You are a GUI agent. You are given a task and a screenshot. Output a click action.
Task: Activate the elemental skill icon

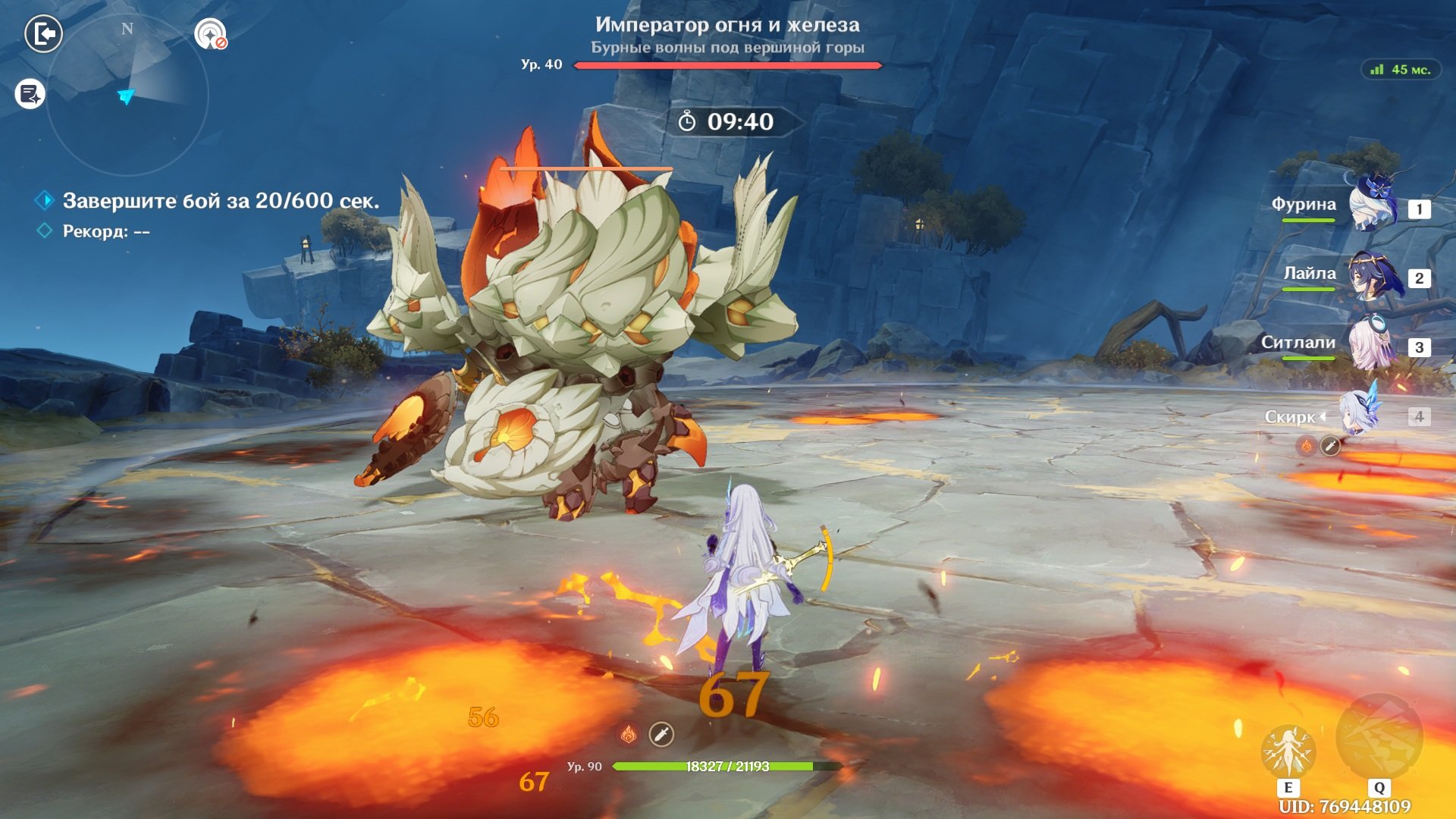click(x=1288, y=752)
